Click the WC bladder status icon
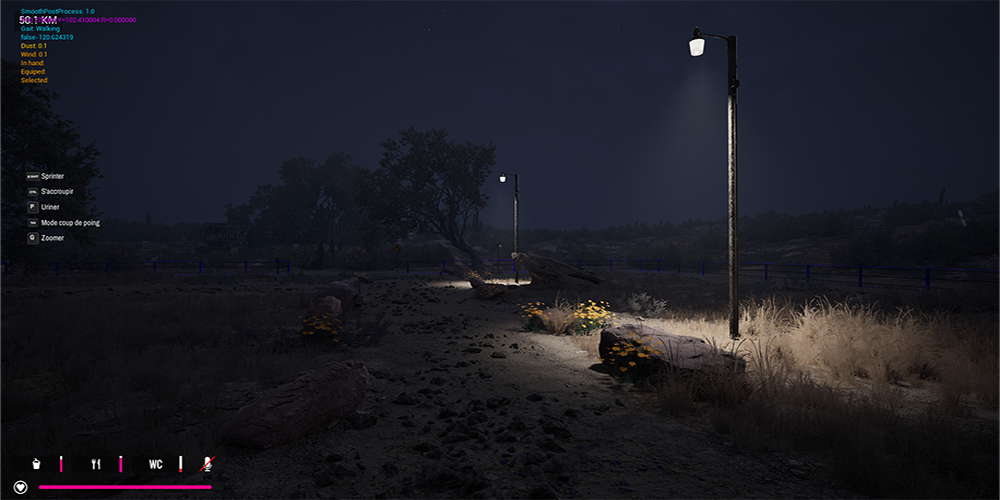Image resolution: width=1000 pixels, height=500 pixels. 156,464
